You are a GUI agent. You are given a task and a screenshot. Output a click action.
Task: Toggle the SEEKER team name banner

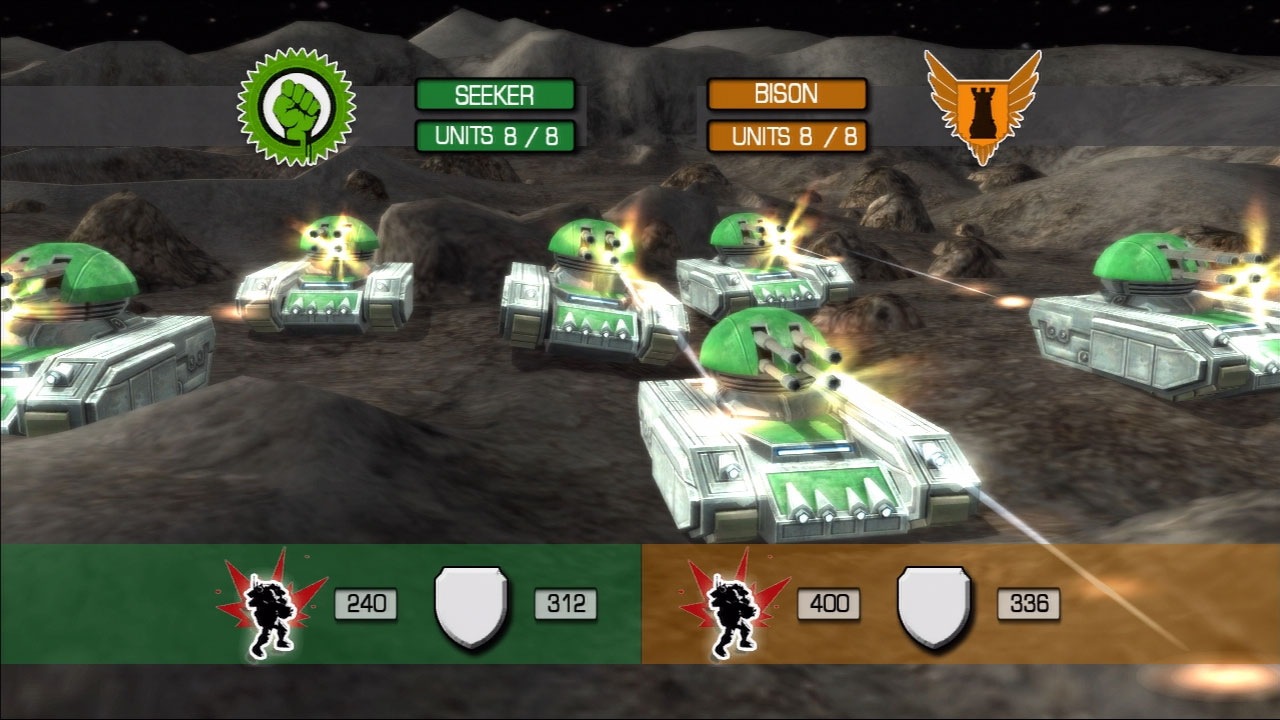(498, 94)
